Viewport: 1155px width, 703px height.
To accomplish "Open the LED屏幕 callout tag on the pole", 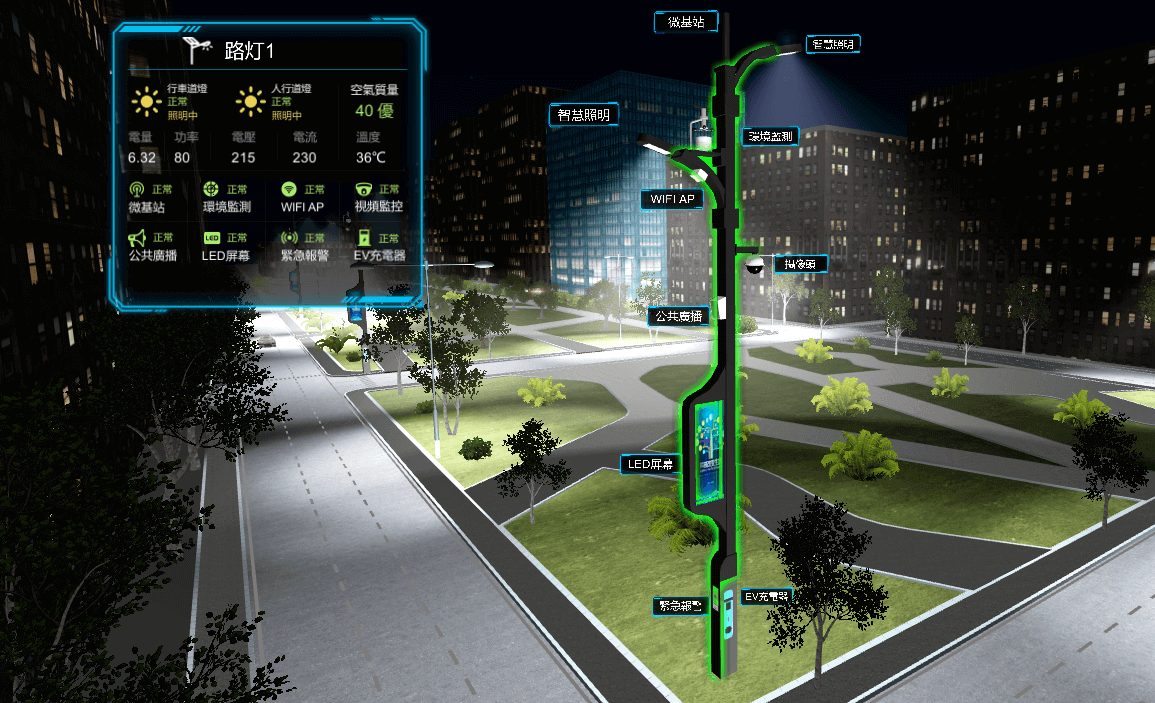I will coord(651,464).
